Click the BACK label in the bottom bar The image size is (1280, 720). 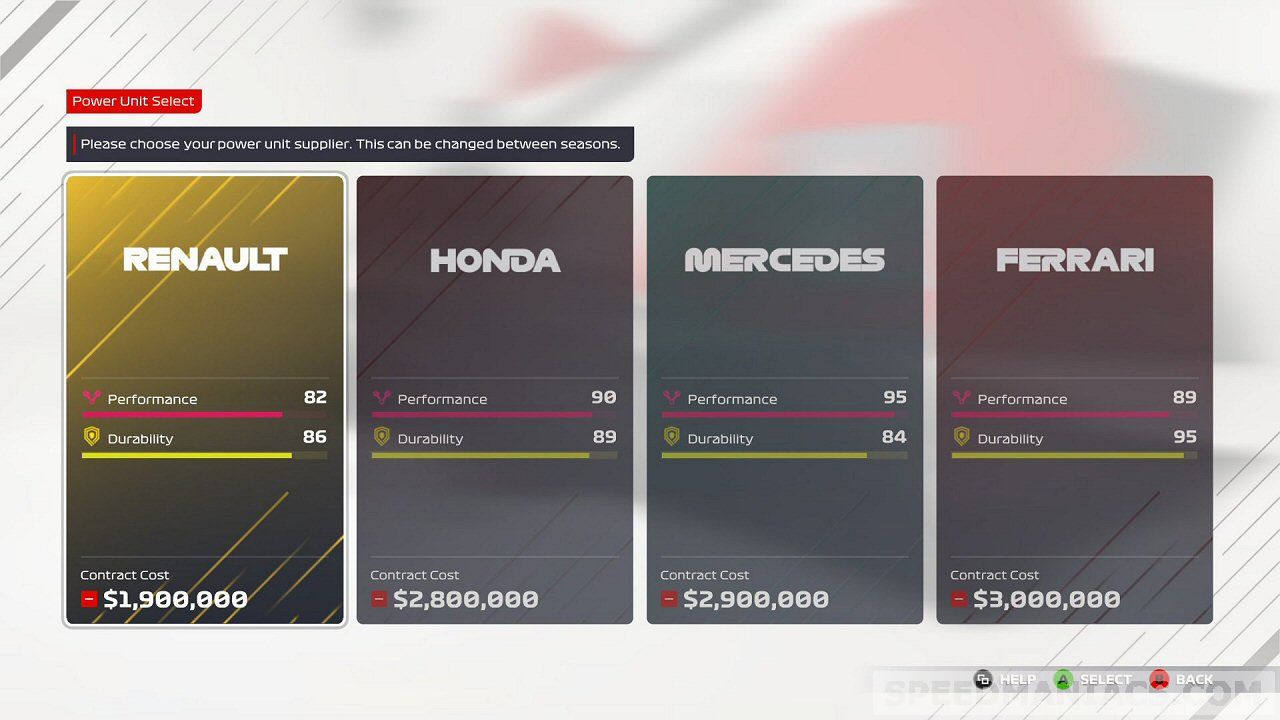pyautogui.click(x=1195, y=679)
